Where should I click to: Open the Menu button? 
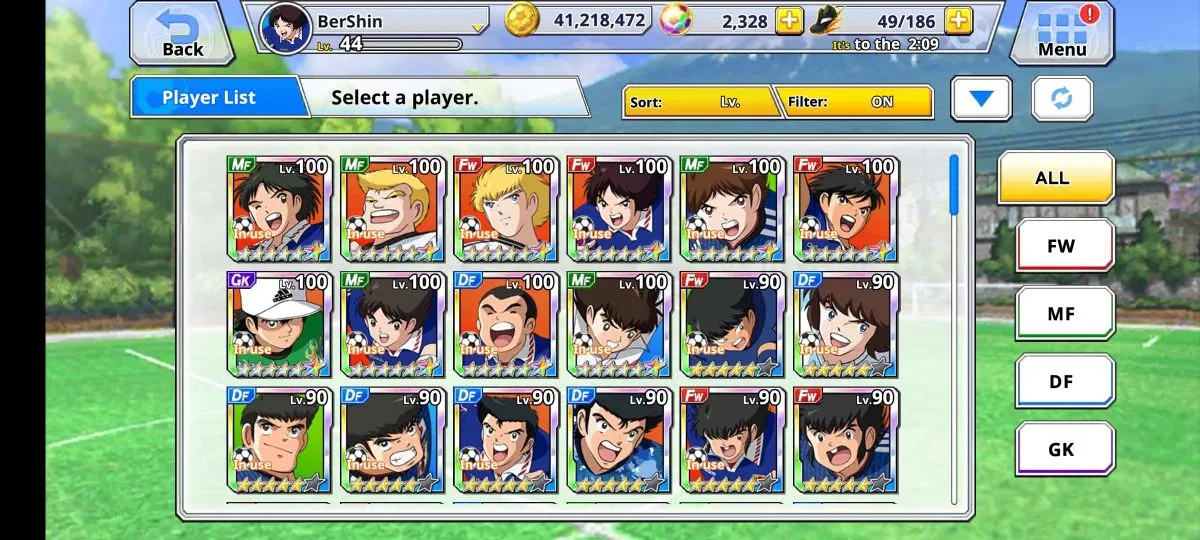(x=1061, y=33)
